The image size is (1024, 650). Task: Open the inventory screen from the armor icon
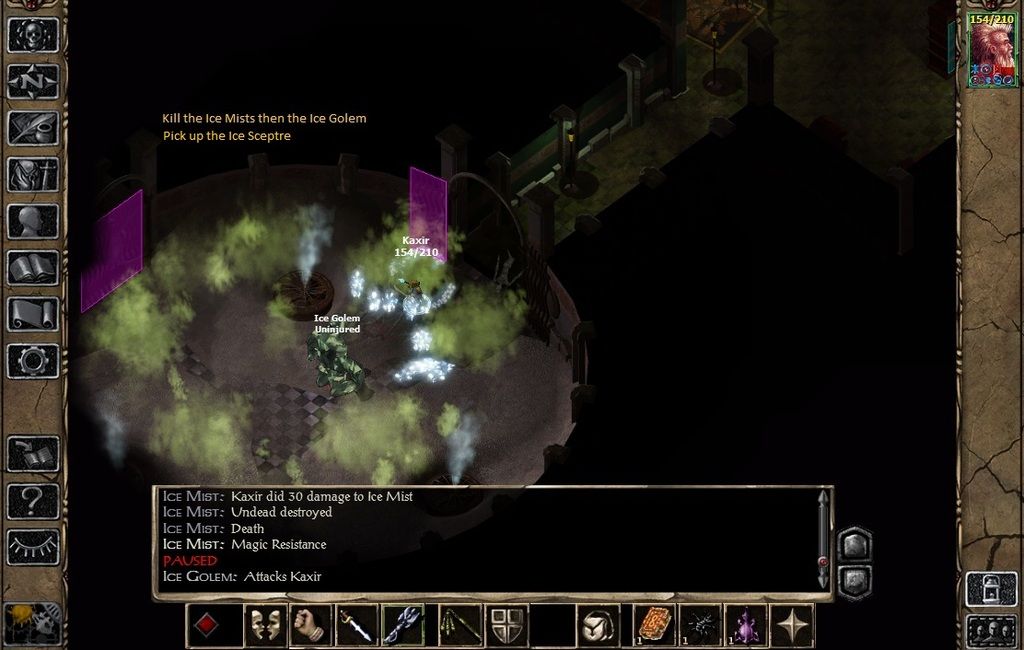pos(33,174)
